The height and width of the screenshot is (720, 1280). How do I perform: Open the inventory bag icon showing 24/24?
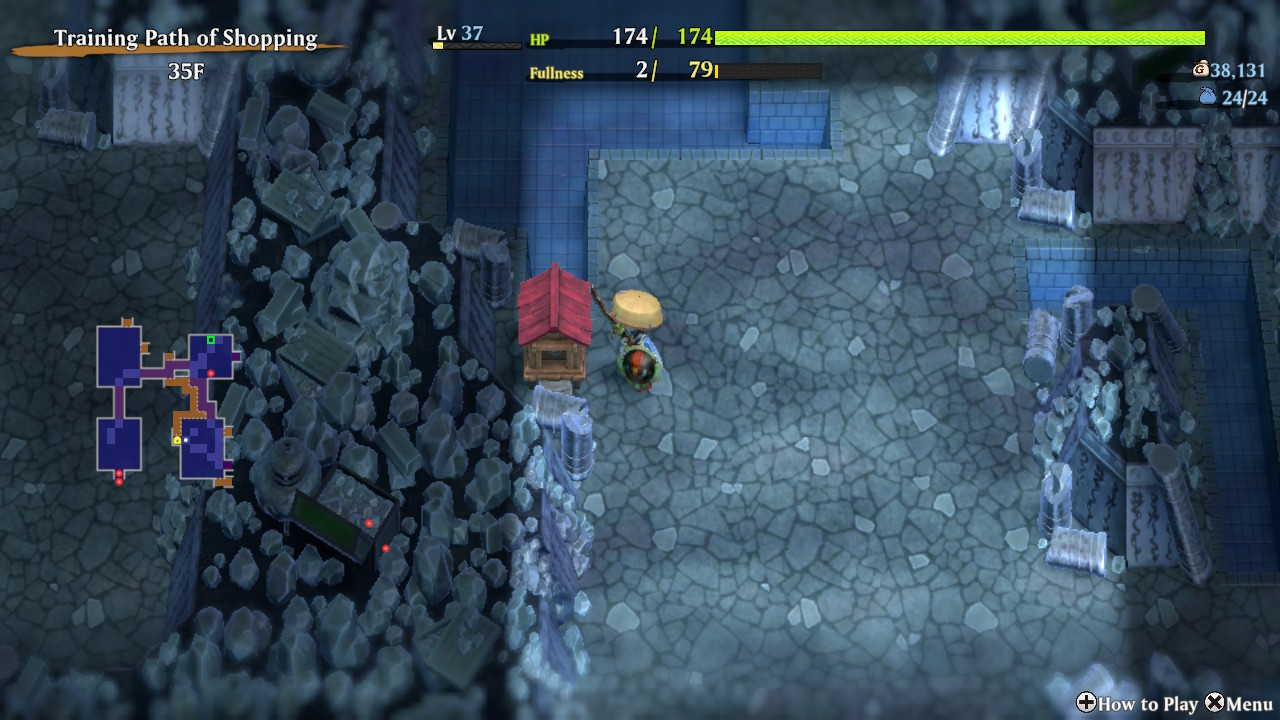tap(1207, 97)
